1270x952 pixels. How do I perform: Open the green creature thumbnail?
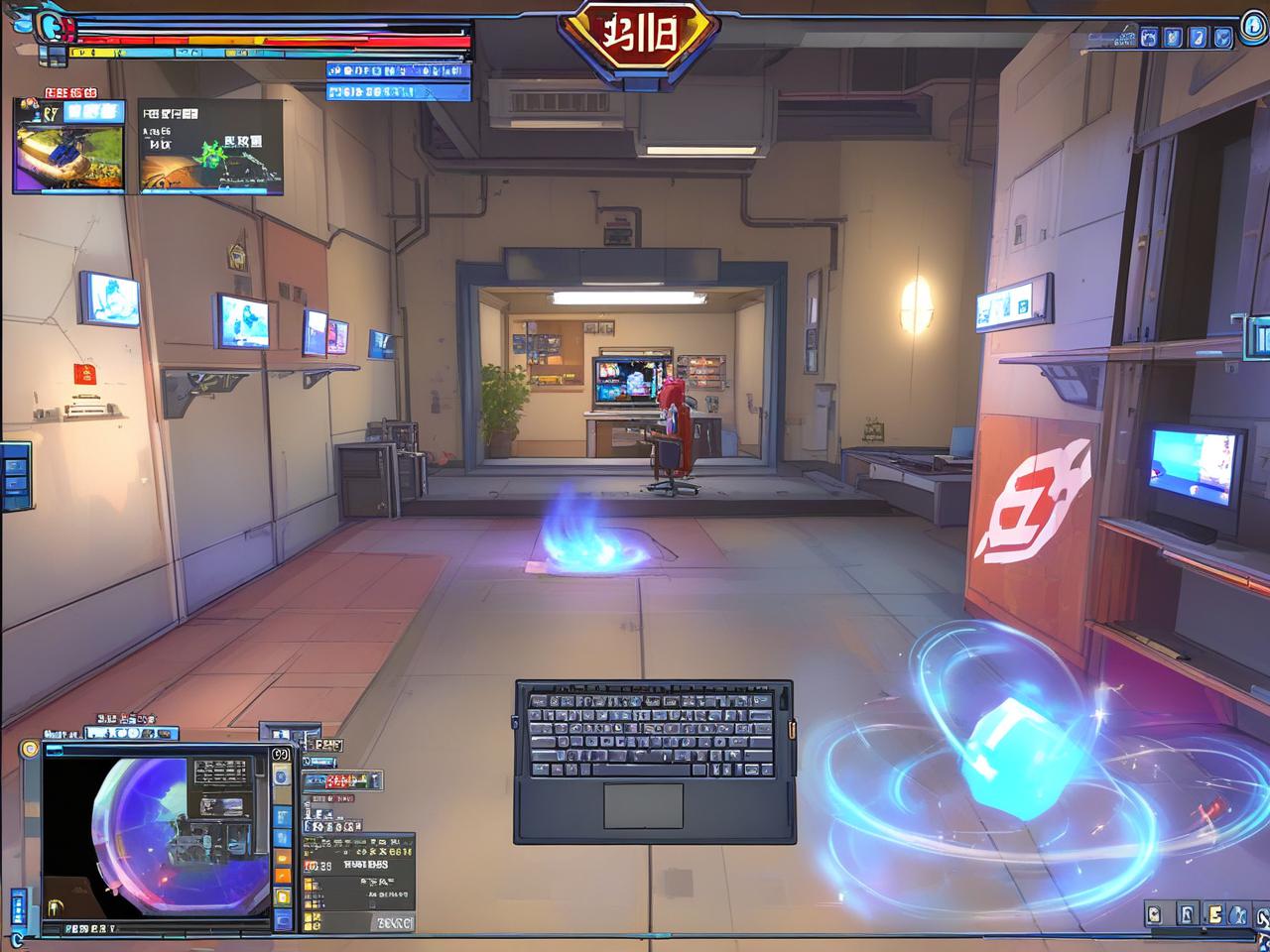(210, 147)
